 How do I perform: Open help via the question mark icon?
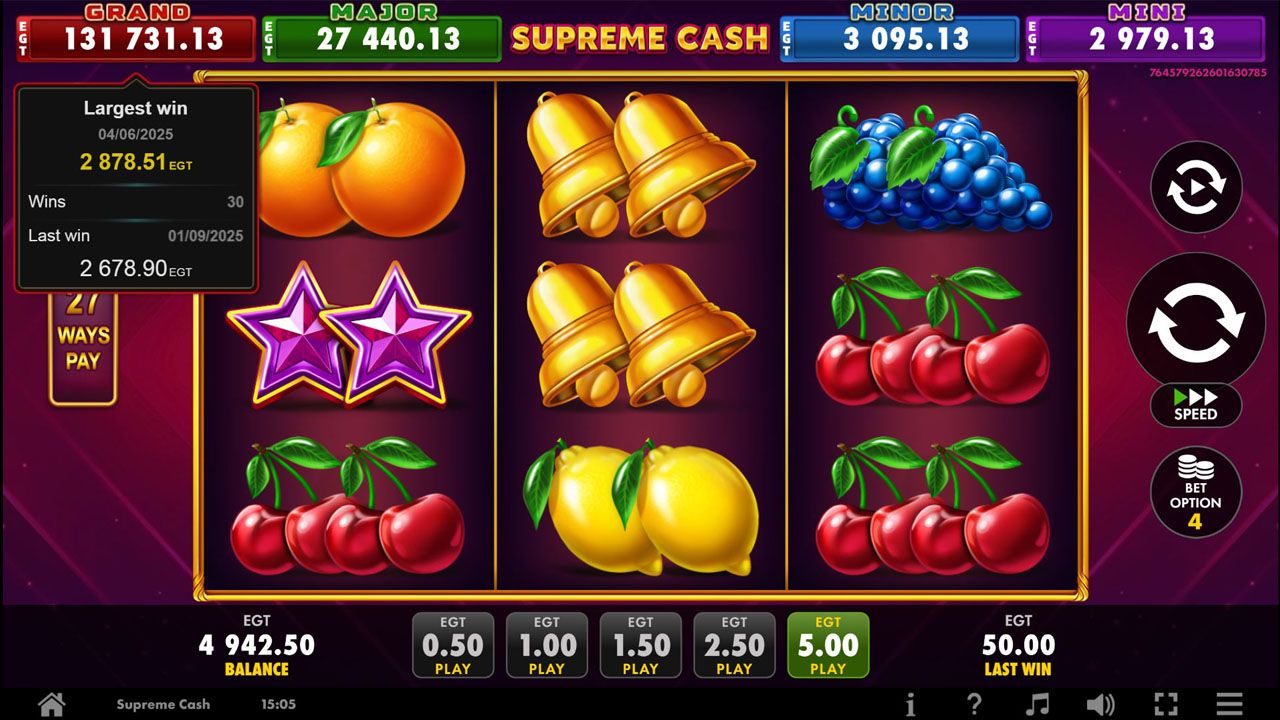(974, 704)
